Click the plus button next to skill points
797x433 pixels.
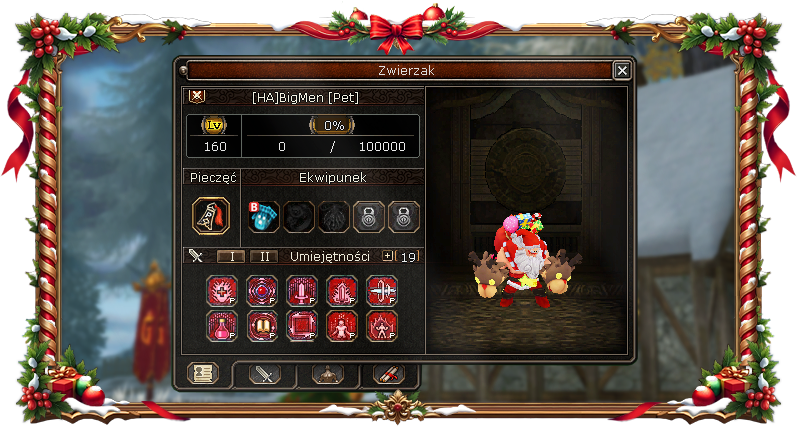[x=389, y=256]
